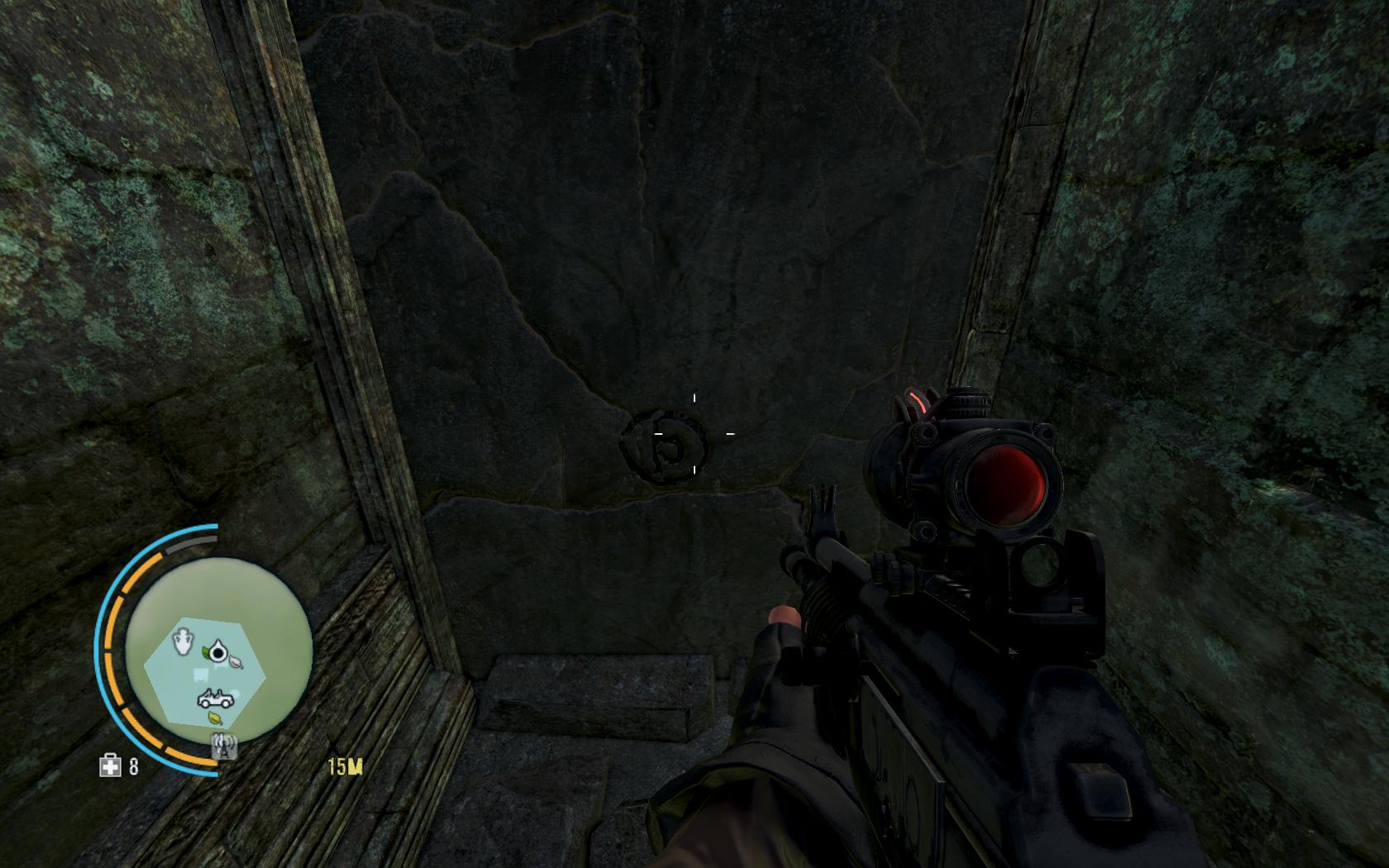
Task: Click the pink leaf plant marker
Action: click(x=236, y=661)
